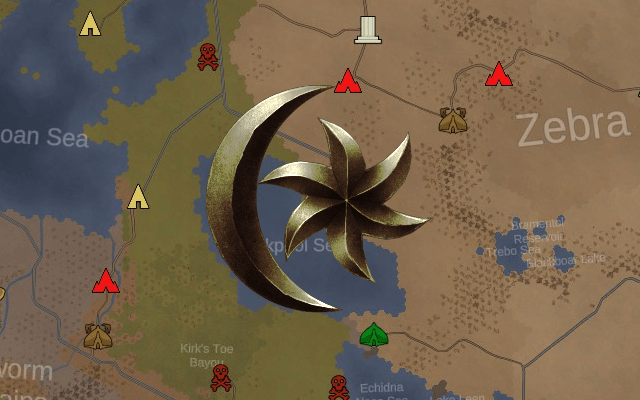Choose the skull marker beside the Echidna label
The height and width of the screenshot is (400, 640).
[x=338, y=387]
